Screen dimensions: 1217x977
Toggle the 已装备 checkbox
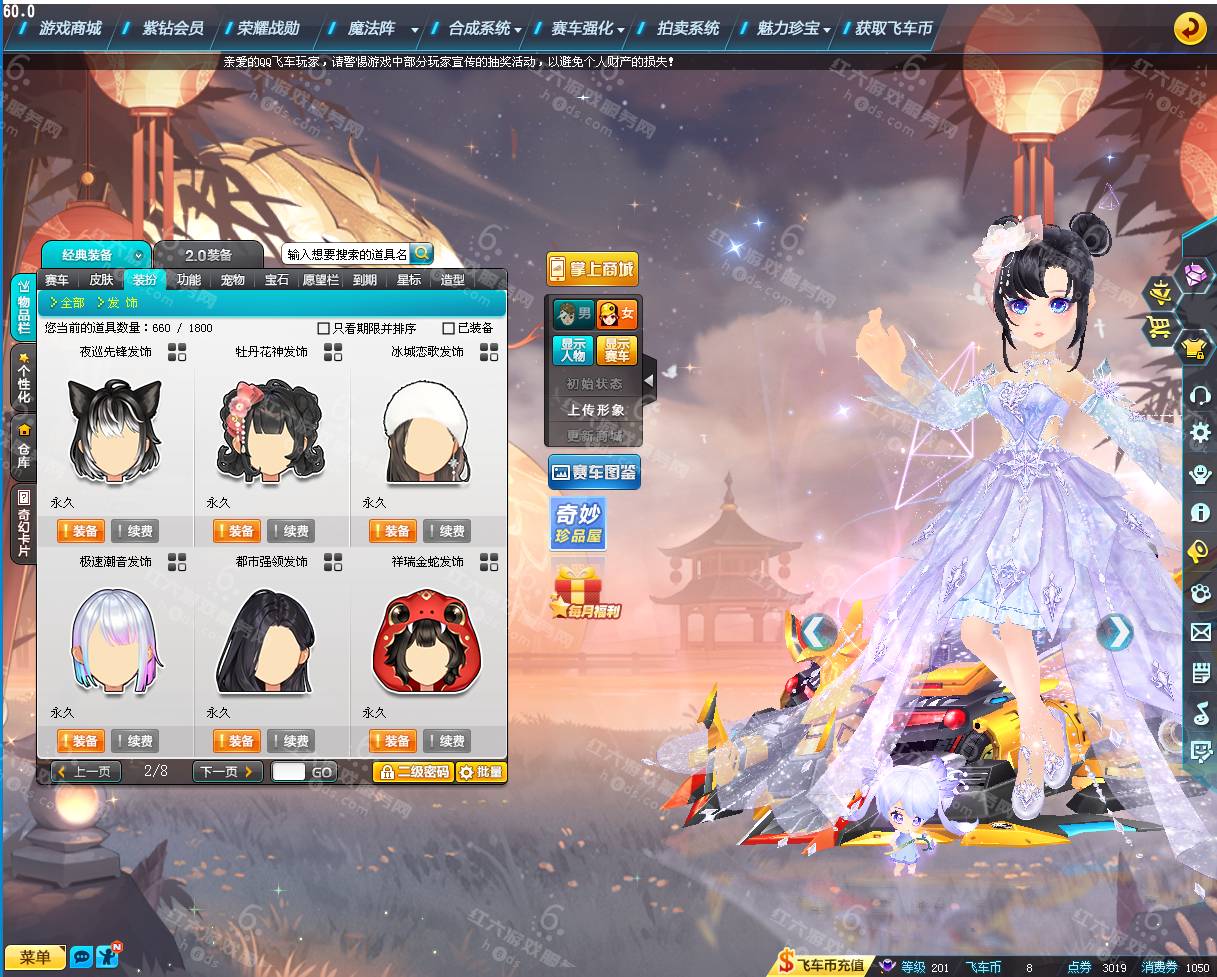pos(449,328)
